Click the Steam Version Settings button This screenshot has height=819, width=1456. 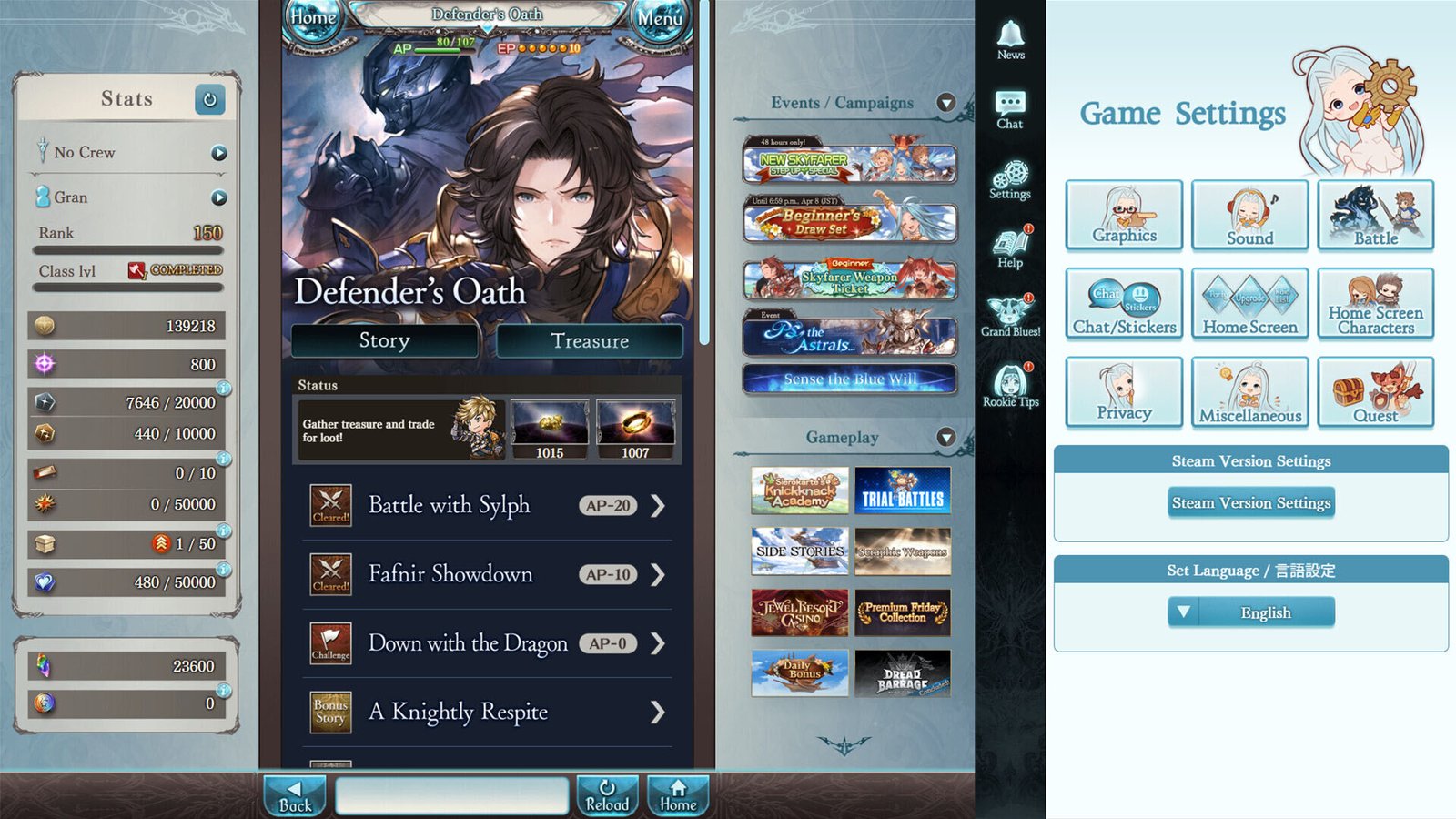click(1250, 502)
